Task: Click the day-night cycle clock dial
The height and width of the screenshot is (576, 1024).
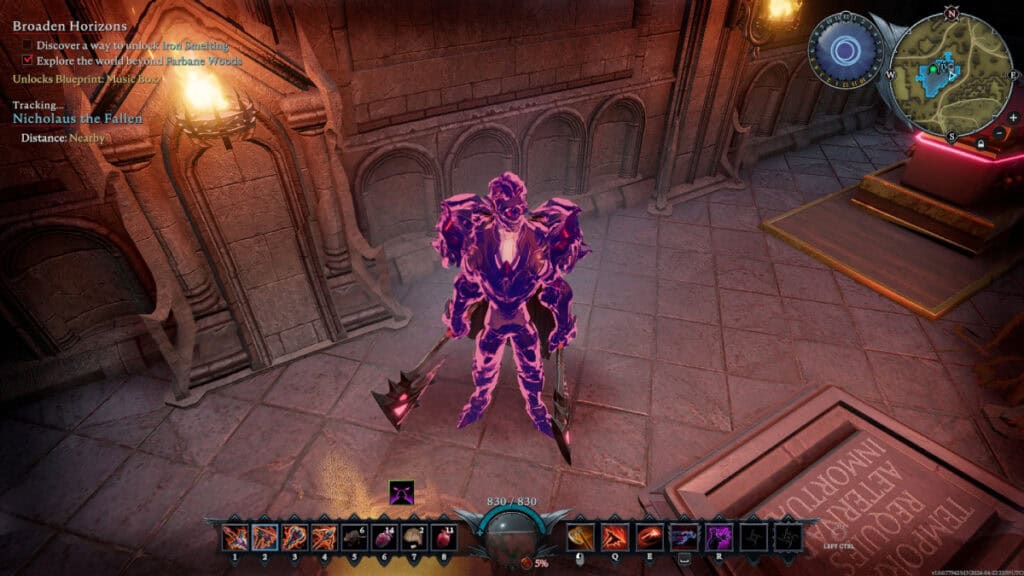Action: click(x=846, y=50)
